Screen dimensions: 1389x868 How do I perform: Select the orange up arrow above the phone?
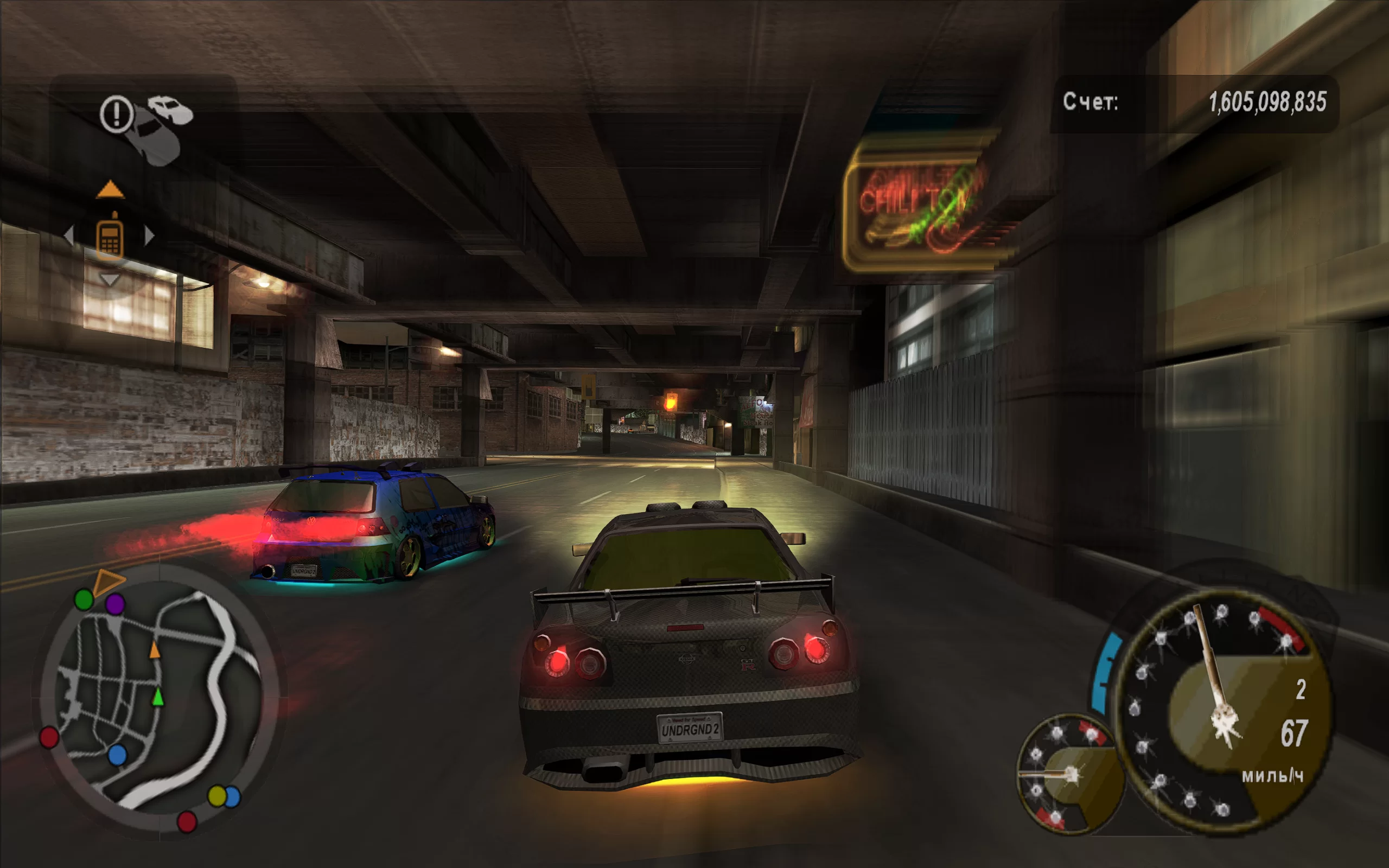[x=110, y=189]
